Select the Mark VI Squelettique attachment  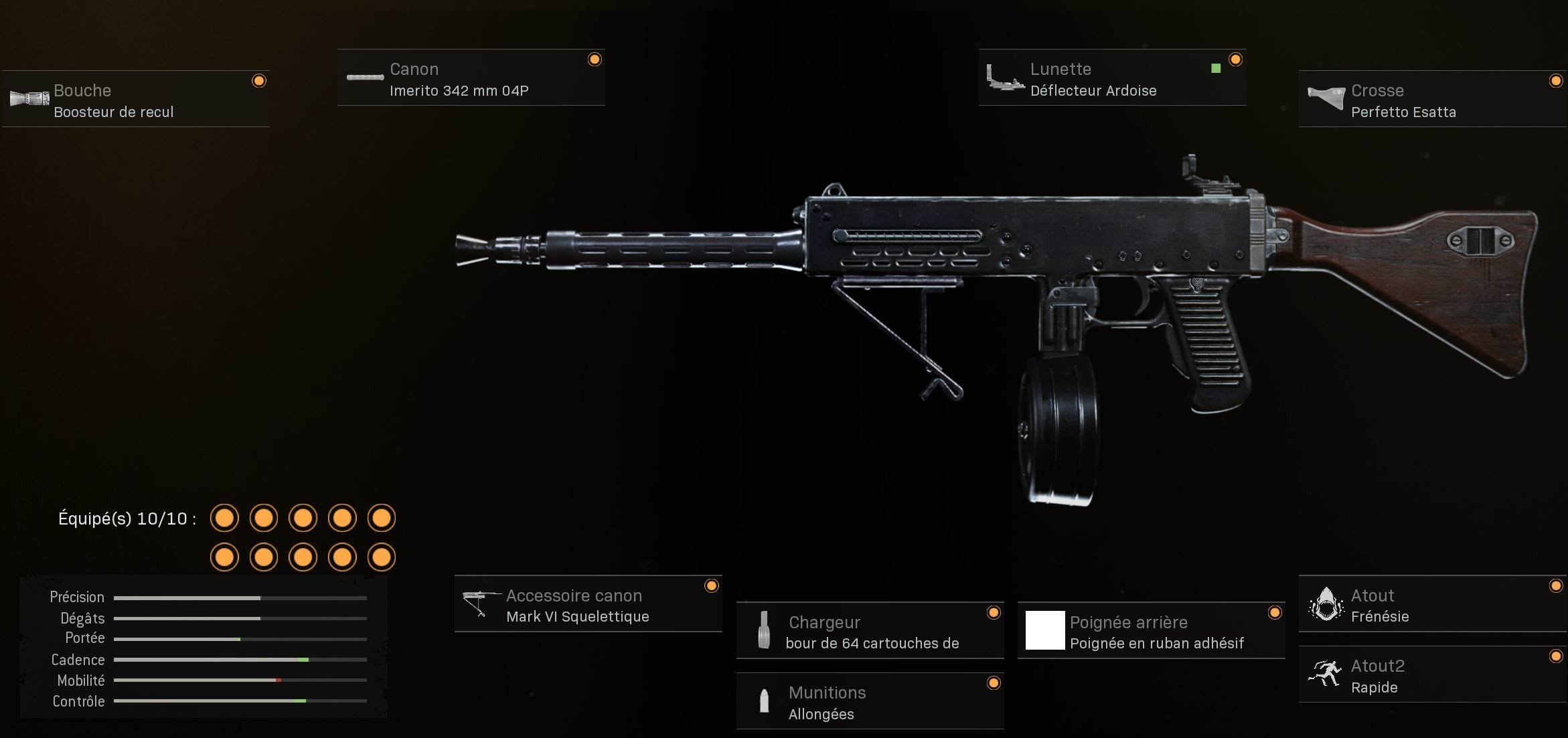pos(577,617)
